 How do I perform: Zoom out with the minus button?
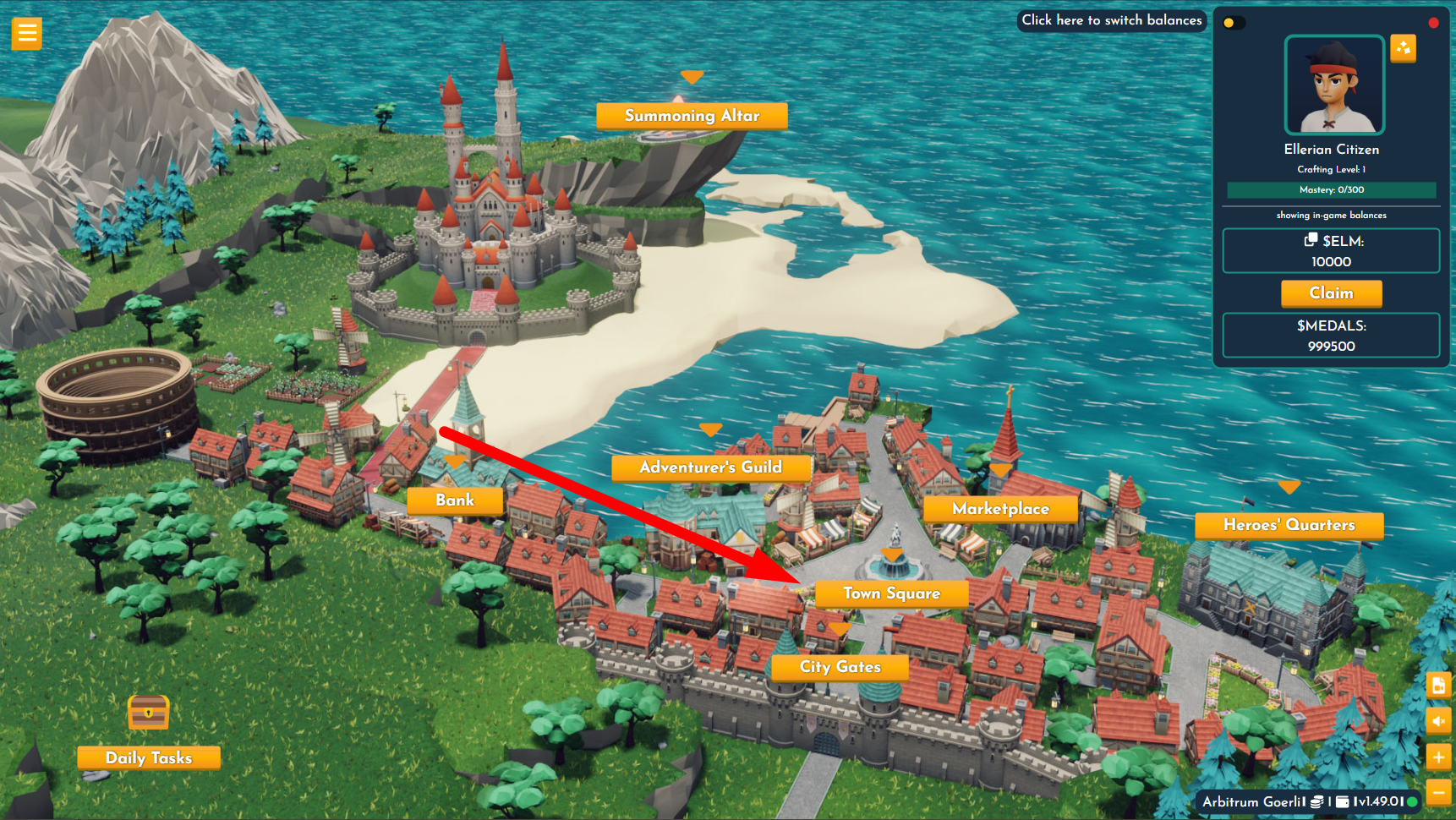point(1438,792)
